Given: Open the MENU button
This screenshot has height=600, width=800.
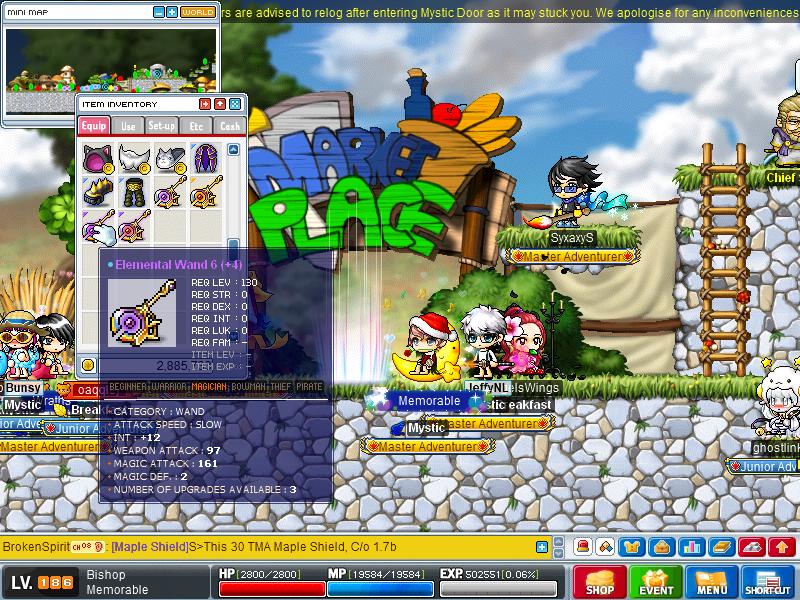Looking at the screenshot, I should click(x=712, y=583).
